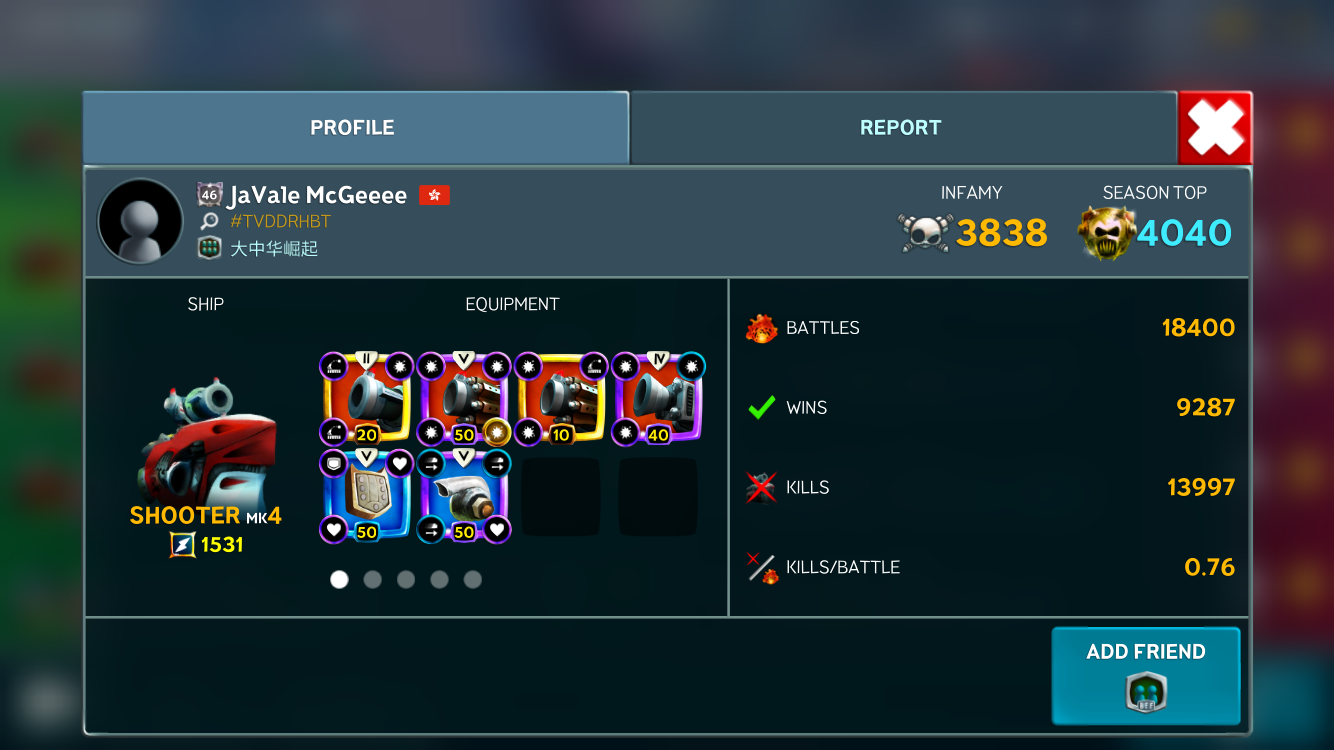The image size is (1334, 750).
Task: Switch to the Report tab
Action: click(902, 128)
